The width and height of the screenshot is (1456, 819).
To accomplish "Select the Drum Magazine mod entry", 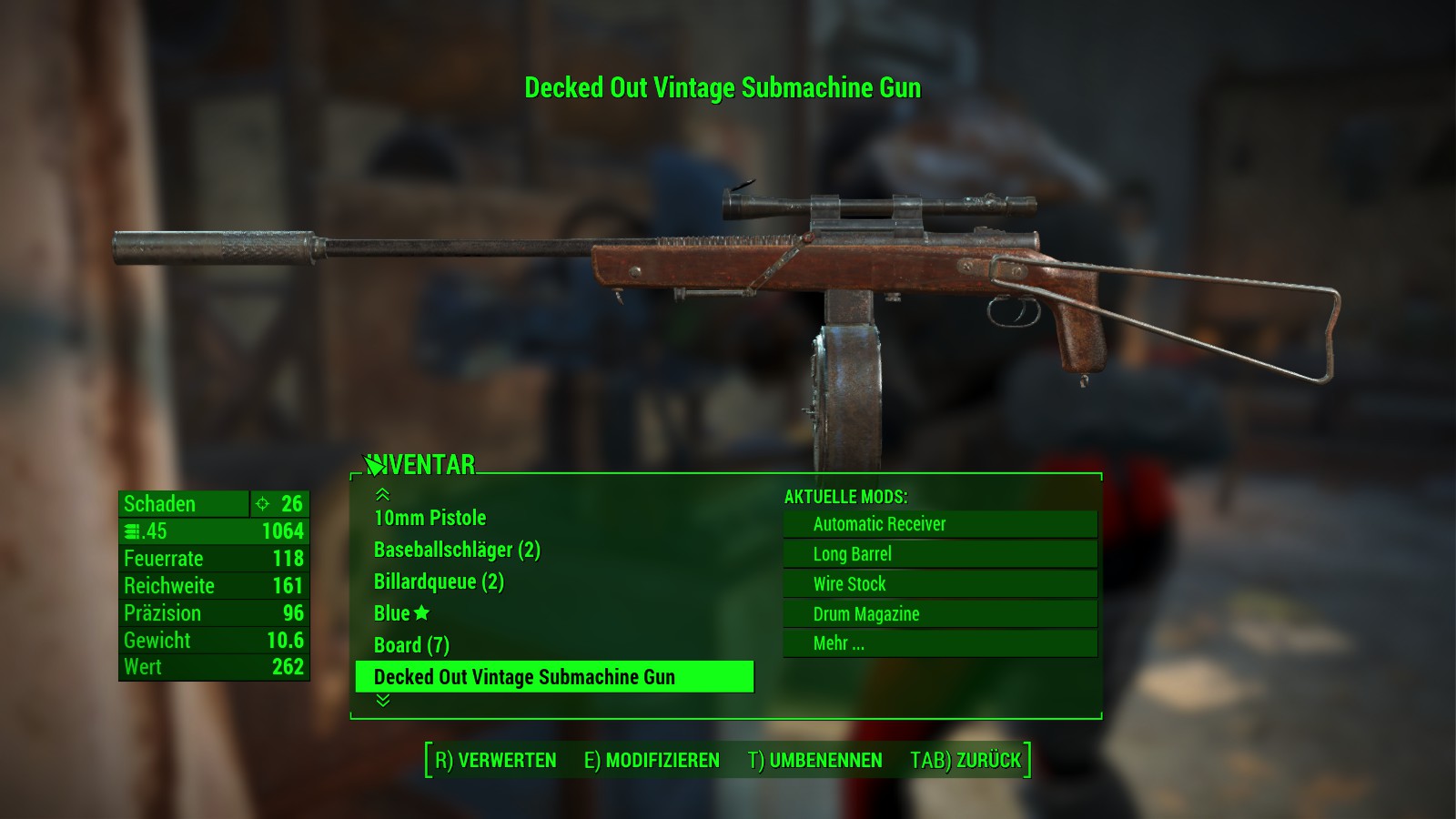I will [x=939, y=614].
